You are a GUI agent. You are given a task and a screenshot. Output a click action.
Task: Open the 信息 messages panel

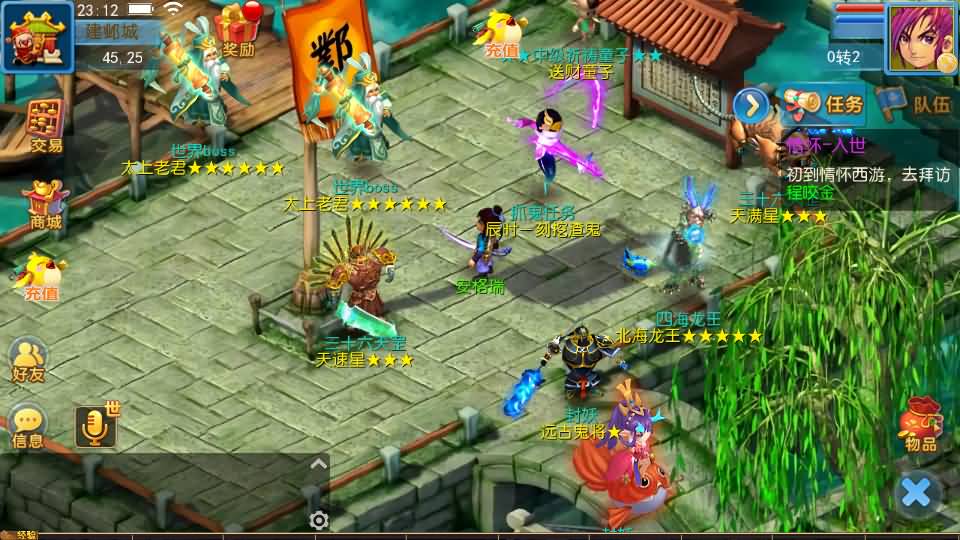(28, 425)
